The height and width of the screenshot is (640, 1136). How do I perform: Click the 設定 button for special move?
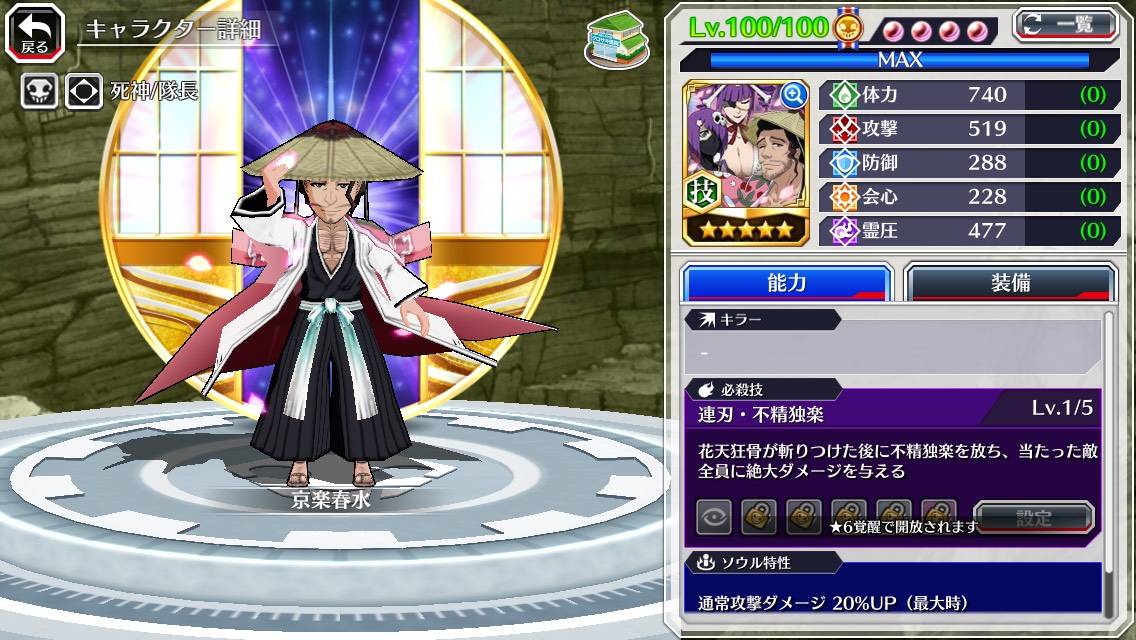[x=1033, y=518]
